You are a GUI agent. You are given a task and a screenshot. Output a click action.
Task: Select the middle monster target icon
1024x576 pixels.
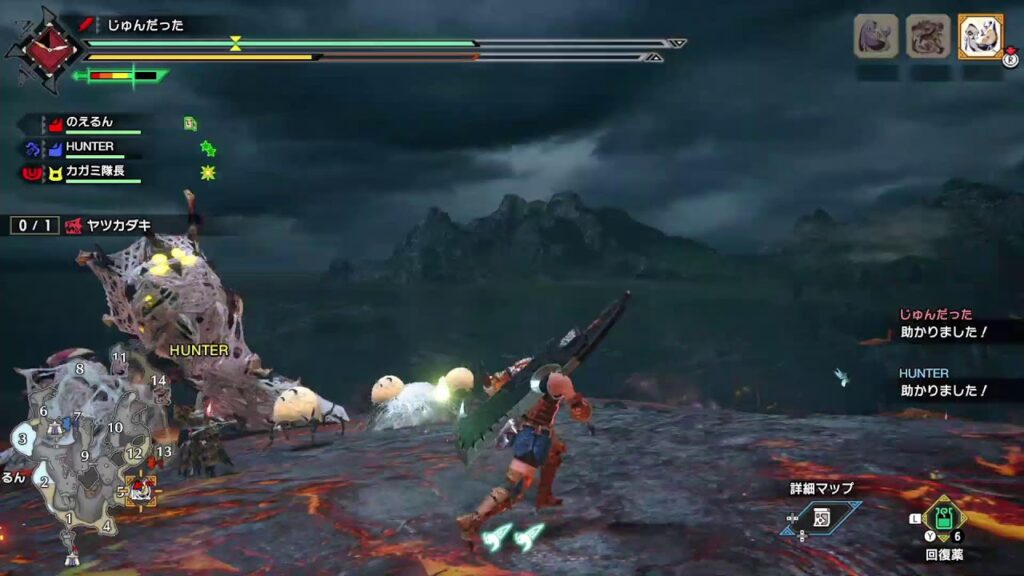[x=928, y=36]
